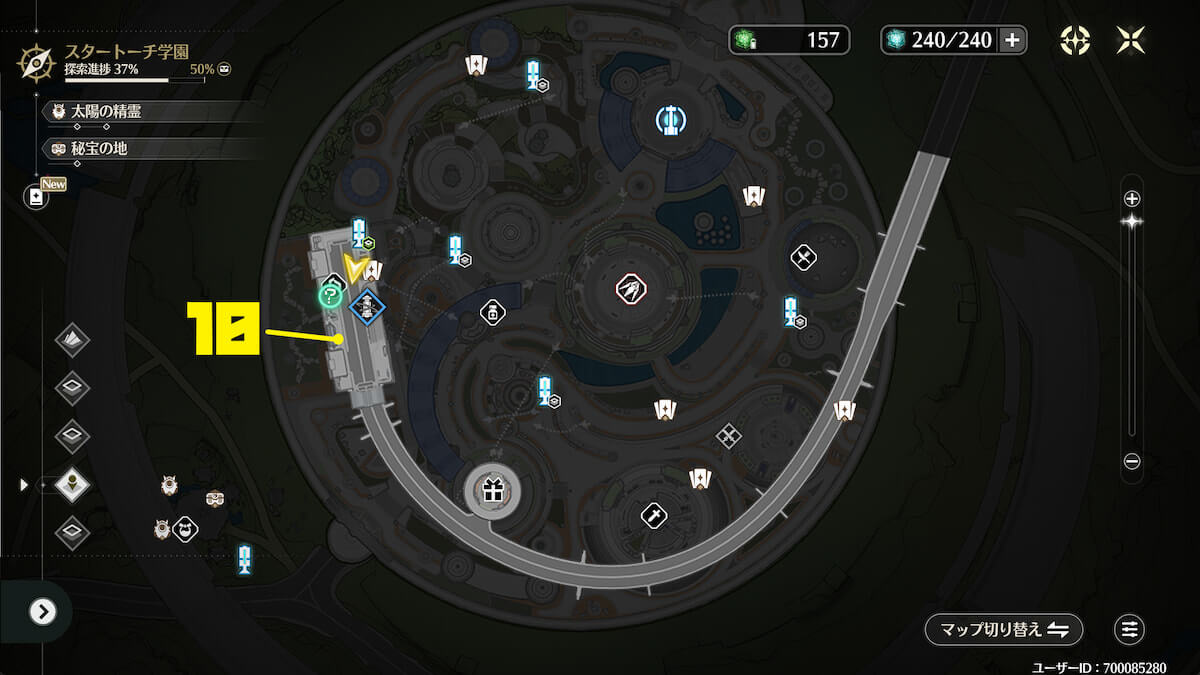Click the zoom level slider handle
This screenshot has width=1200, height=675.
tap(1132, 223)
